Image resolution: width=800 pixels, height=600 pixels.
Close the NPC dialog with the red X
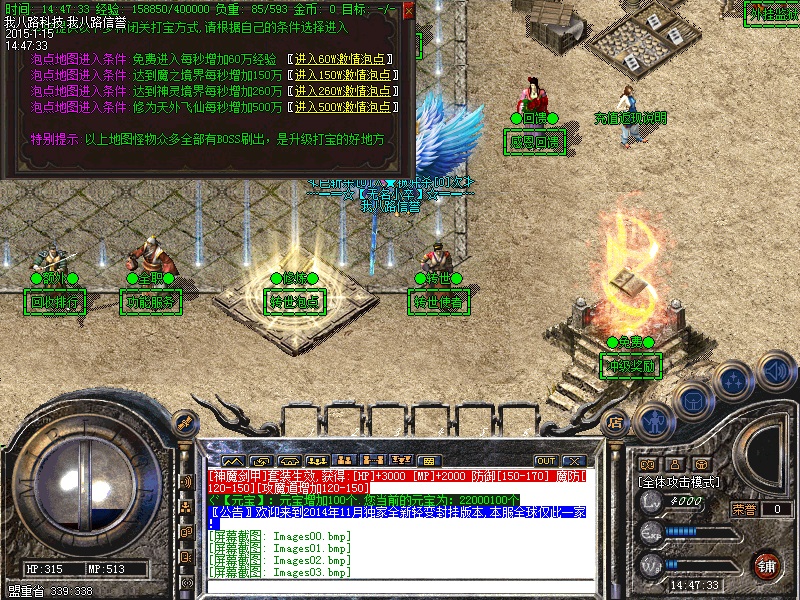(408, 12)
